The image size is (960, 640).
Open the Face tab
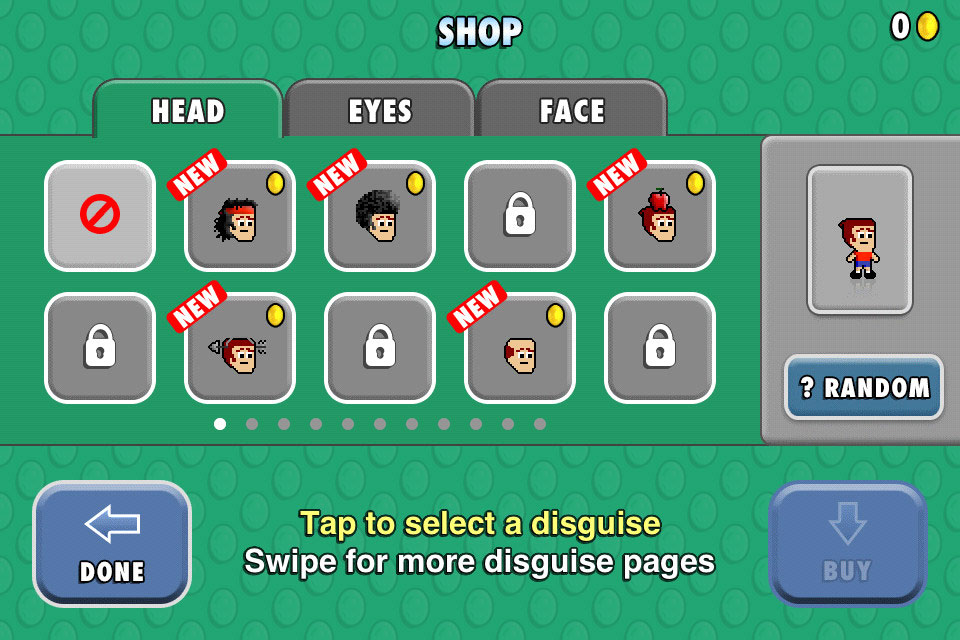click(572, 110)
